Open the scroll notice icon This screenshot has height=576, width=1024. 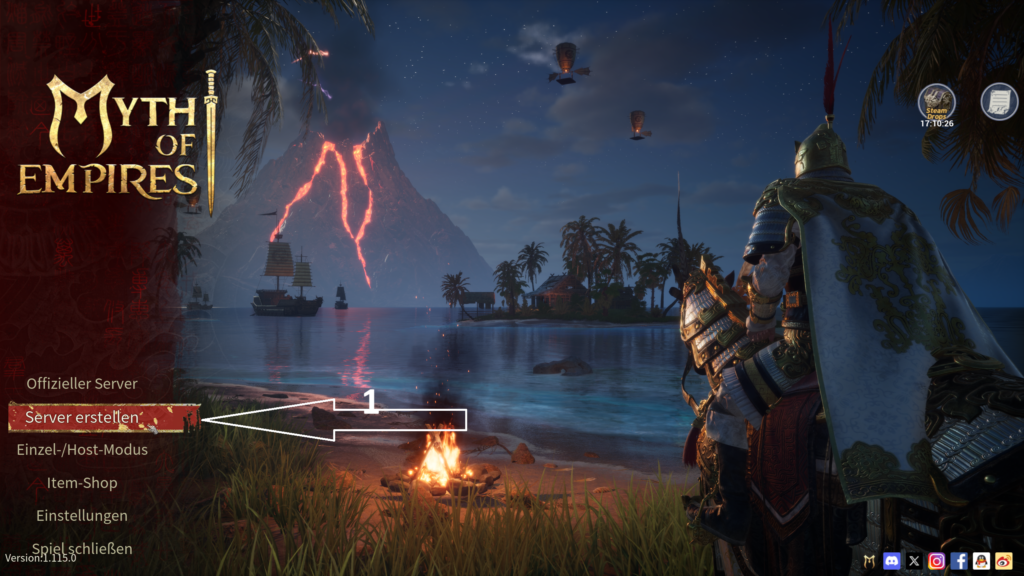coord(998,101)
